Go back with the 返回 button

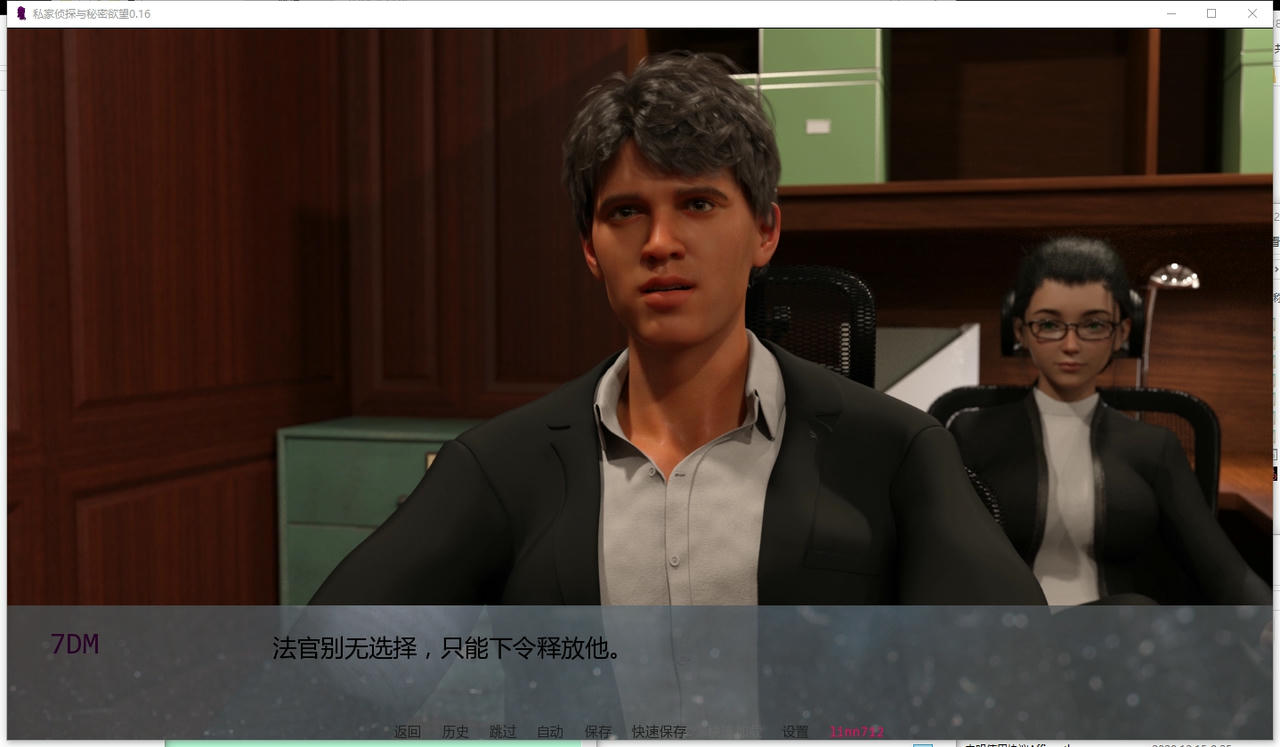407,732
